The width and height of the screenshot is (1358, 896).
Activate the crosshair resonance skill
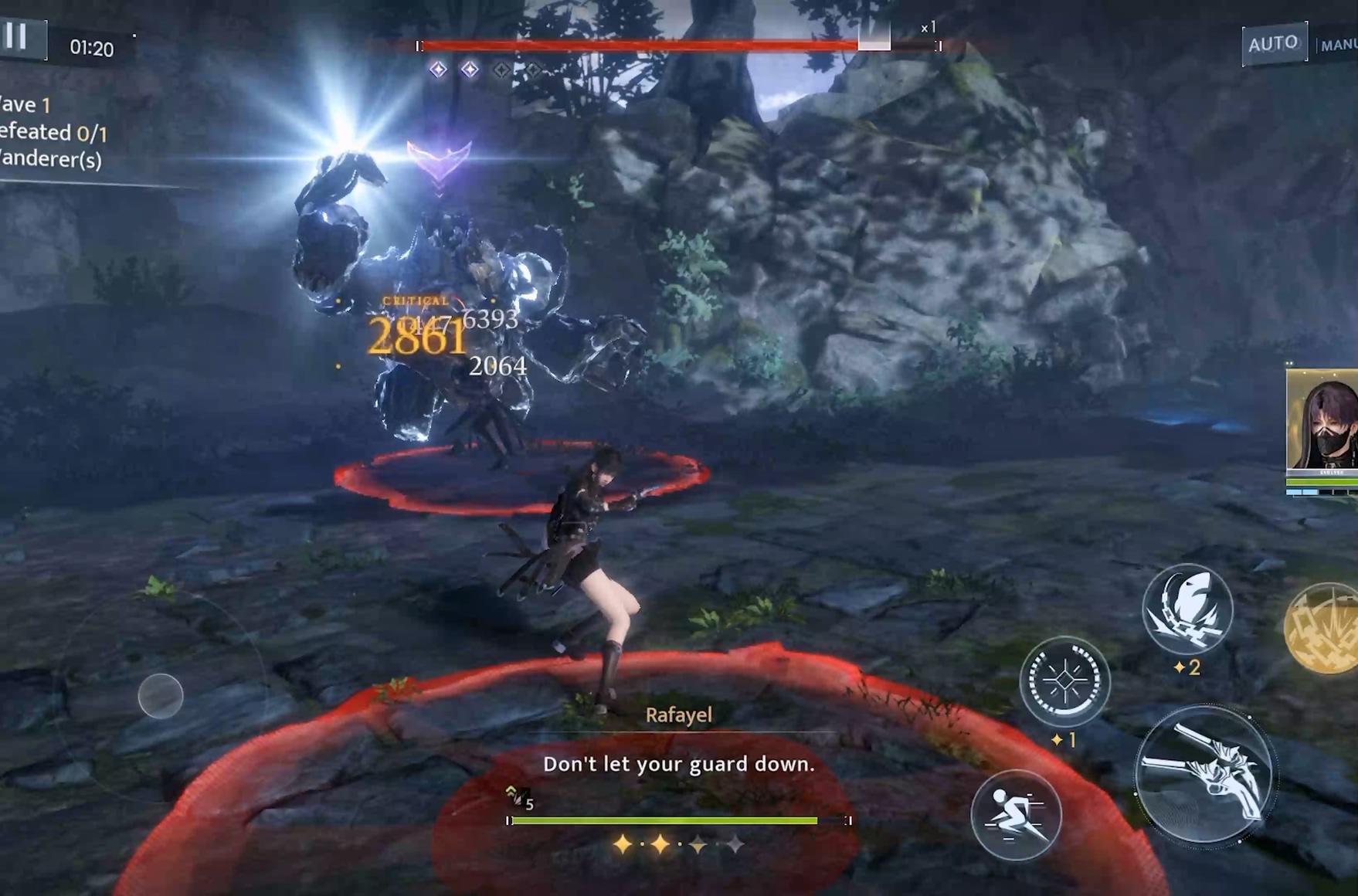(x=1064, y=680)
